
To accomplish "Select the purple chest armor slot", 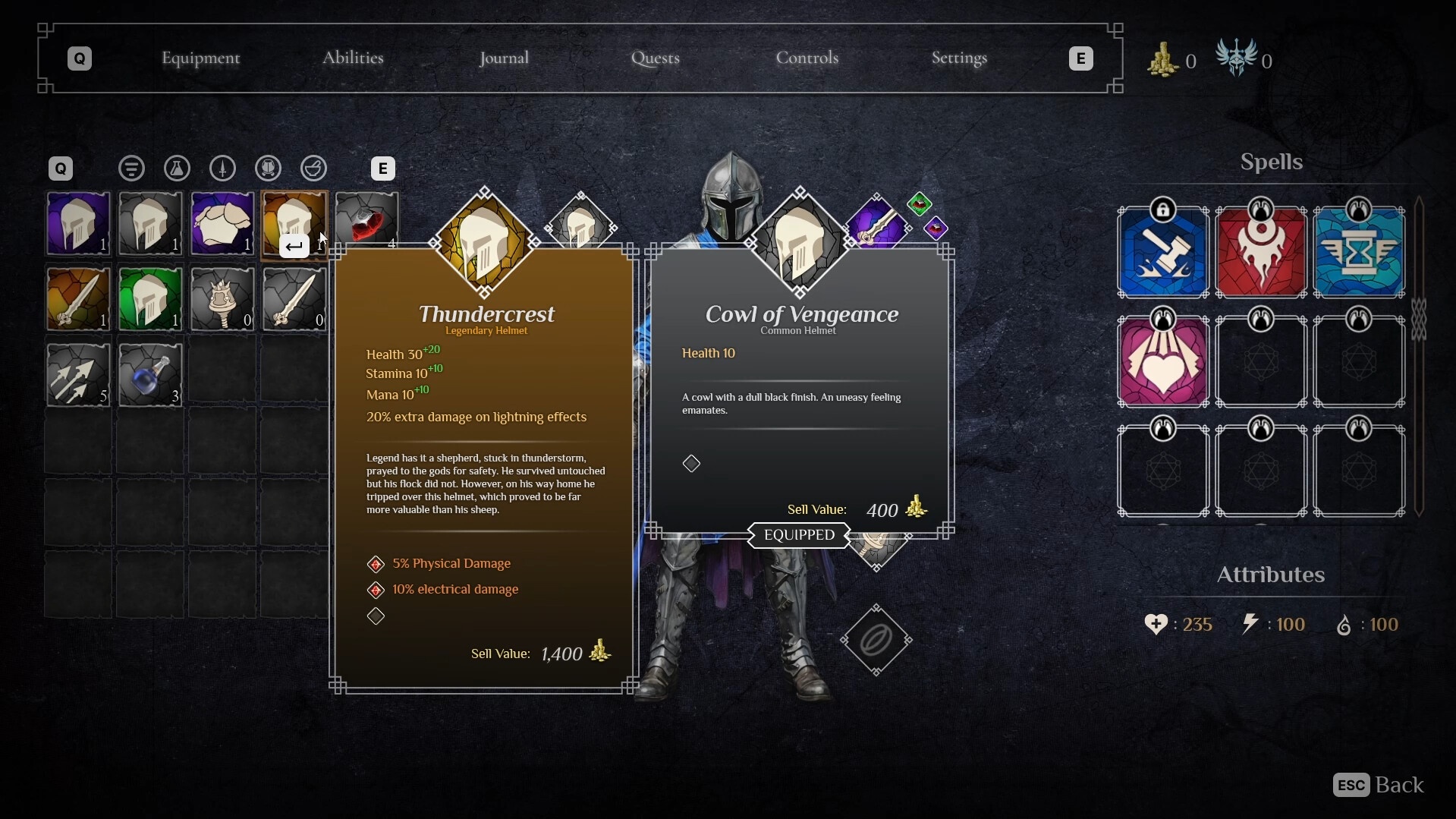I will point(222,223).
